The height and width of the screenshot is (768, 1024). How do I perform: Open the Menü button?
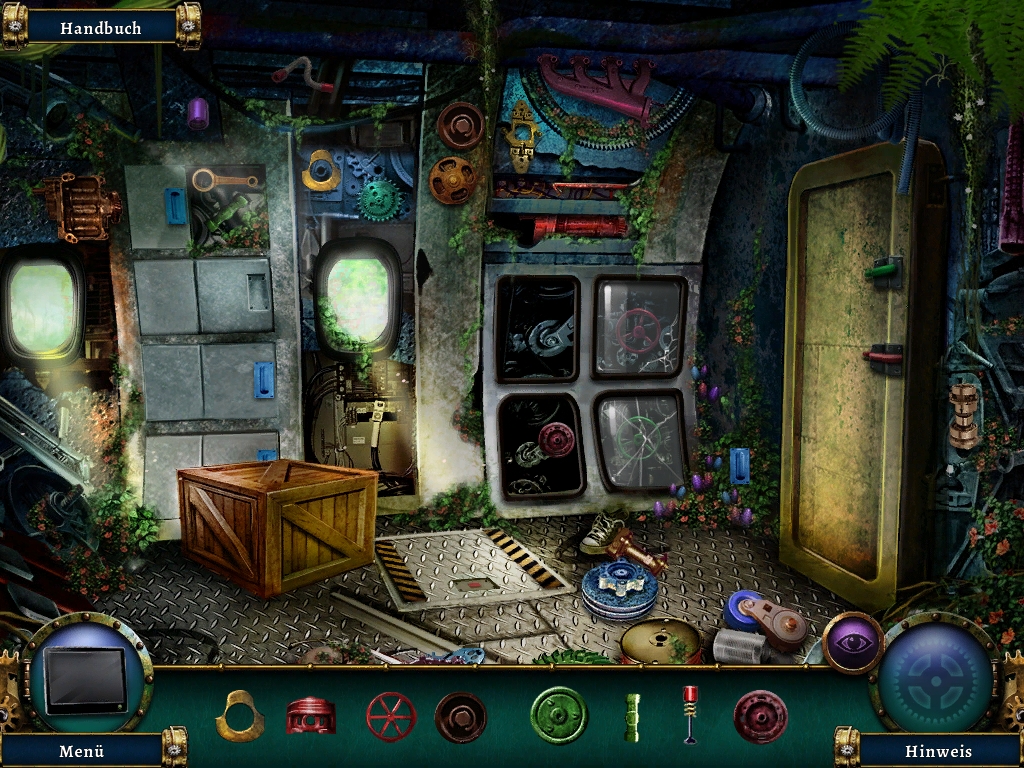(x=82, y=750)
